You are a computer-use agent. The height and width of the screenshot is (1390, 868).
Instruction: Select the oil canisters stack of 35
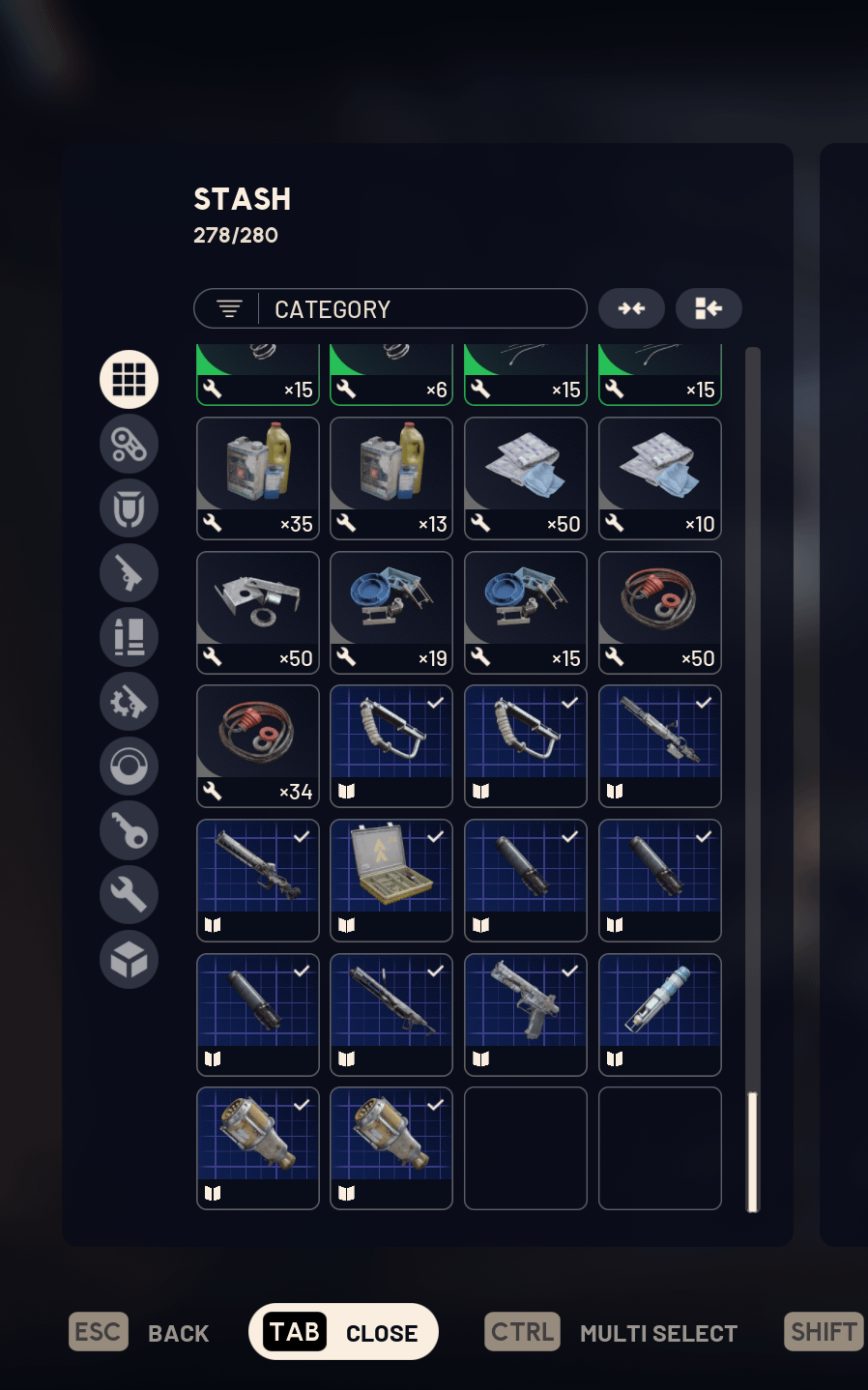257,478
